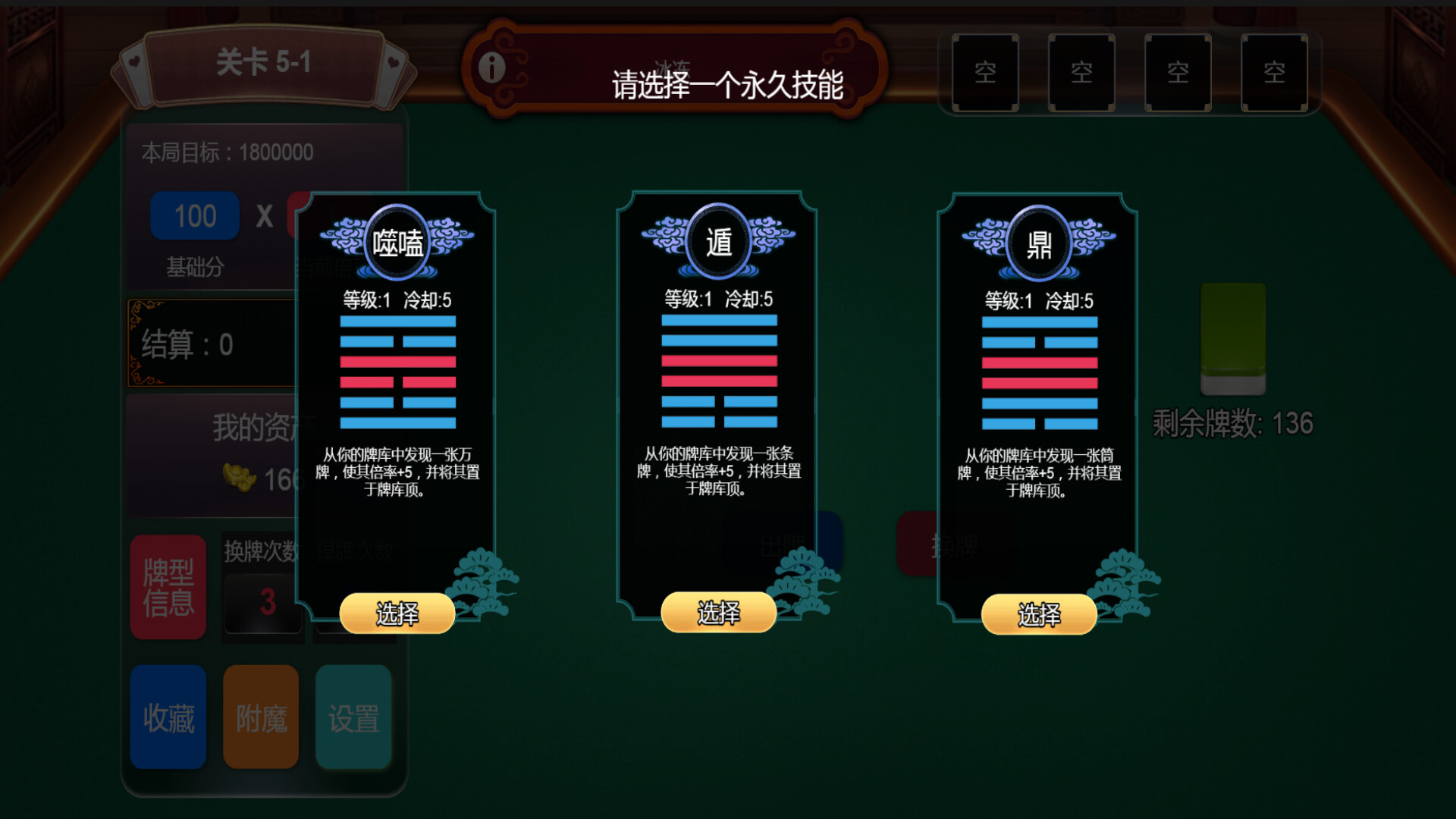
Task: Select the rightmost empty 空 card slot
Action: (x=1274, y=73)
